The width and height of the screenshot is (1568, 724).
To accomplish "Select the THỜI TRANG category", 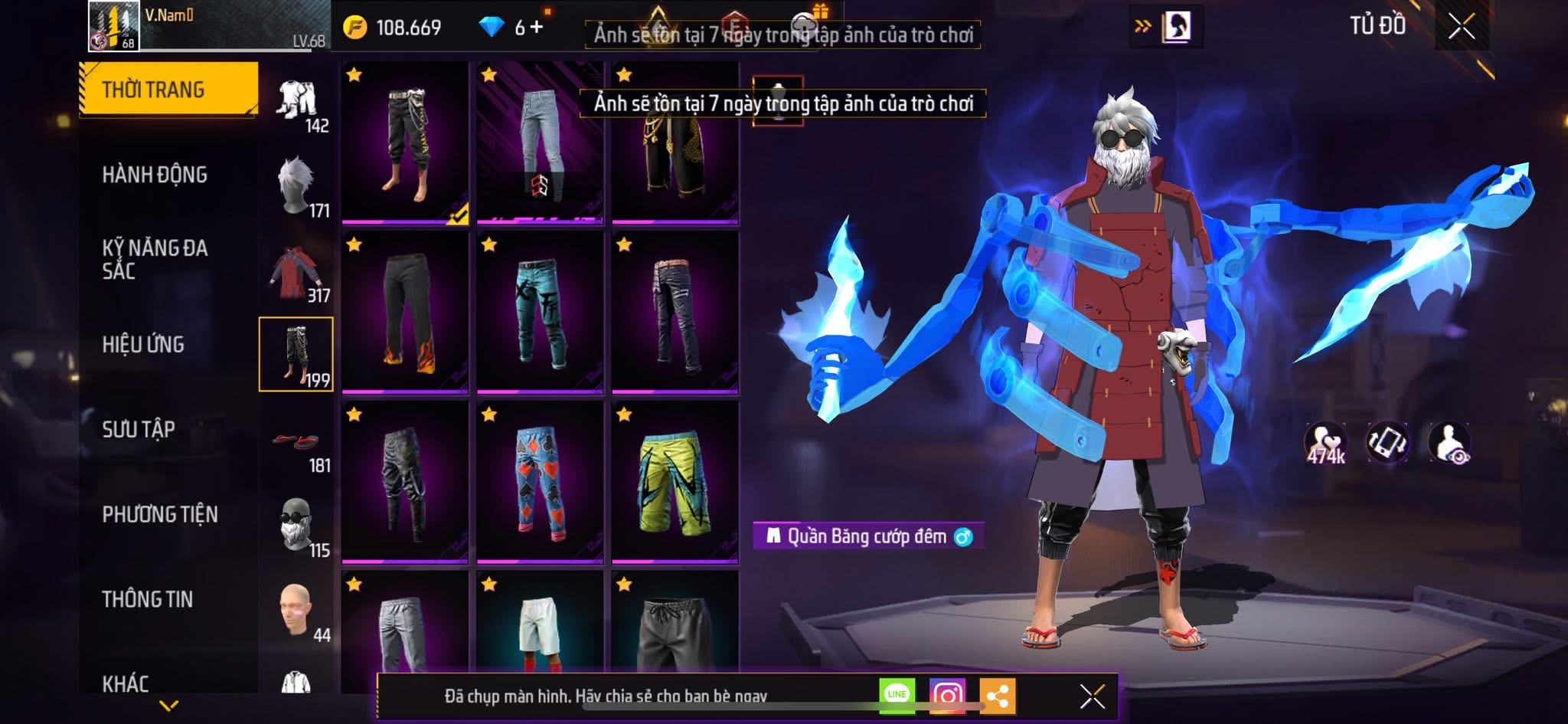I will [x=168, y=90].
